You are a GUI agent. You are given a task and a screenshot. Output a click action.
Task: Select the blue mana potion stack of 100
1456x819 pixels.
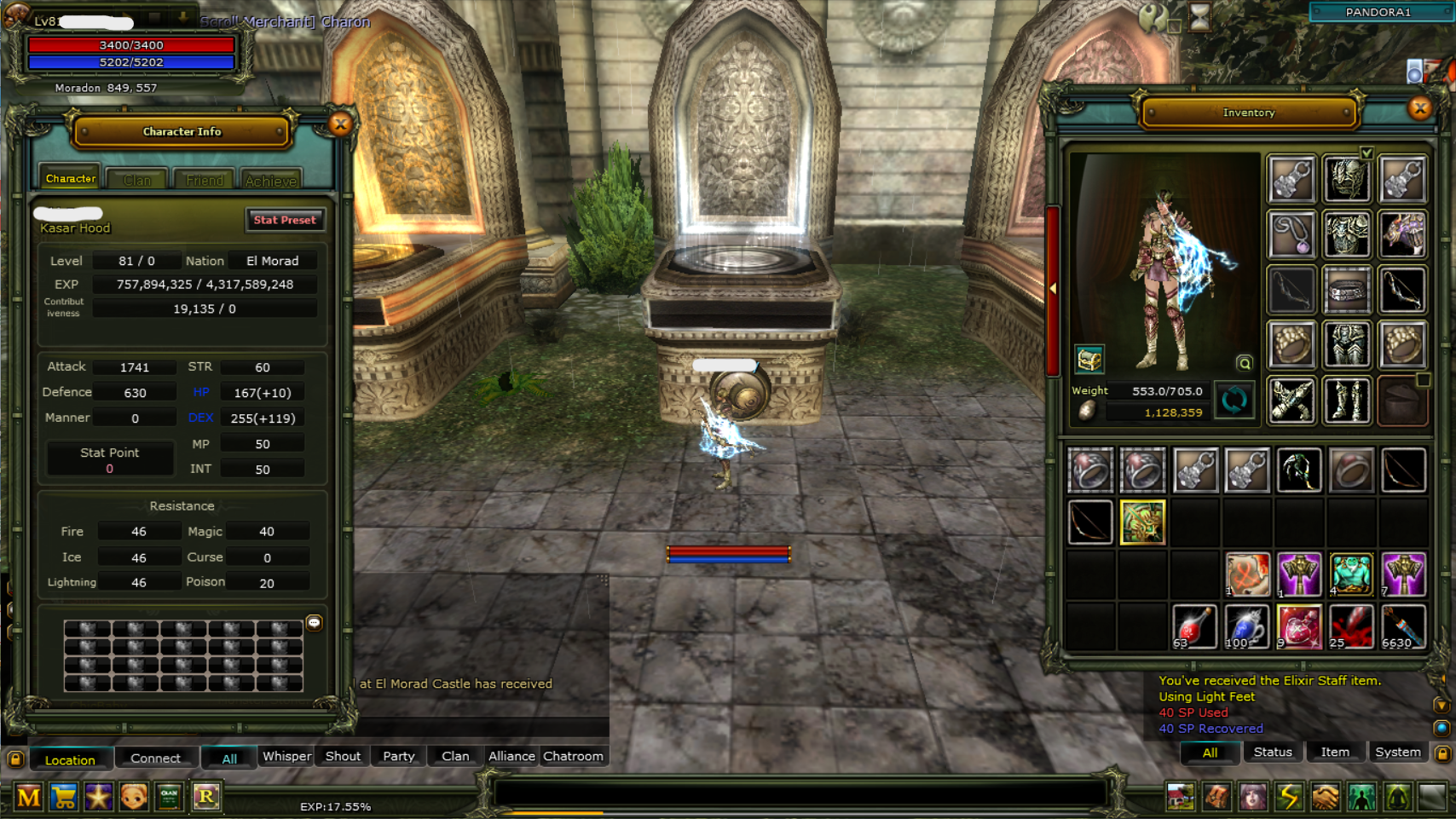click(1246, 626)
